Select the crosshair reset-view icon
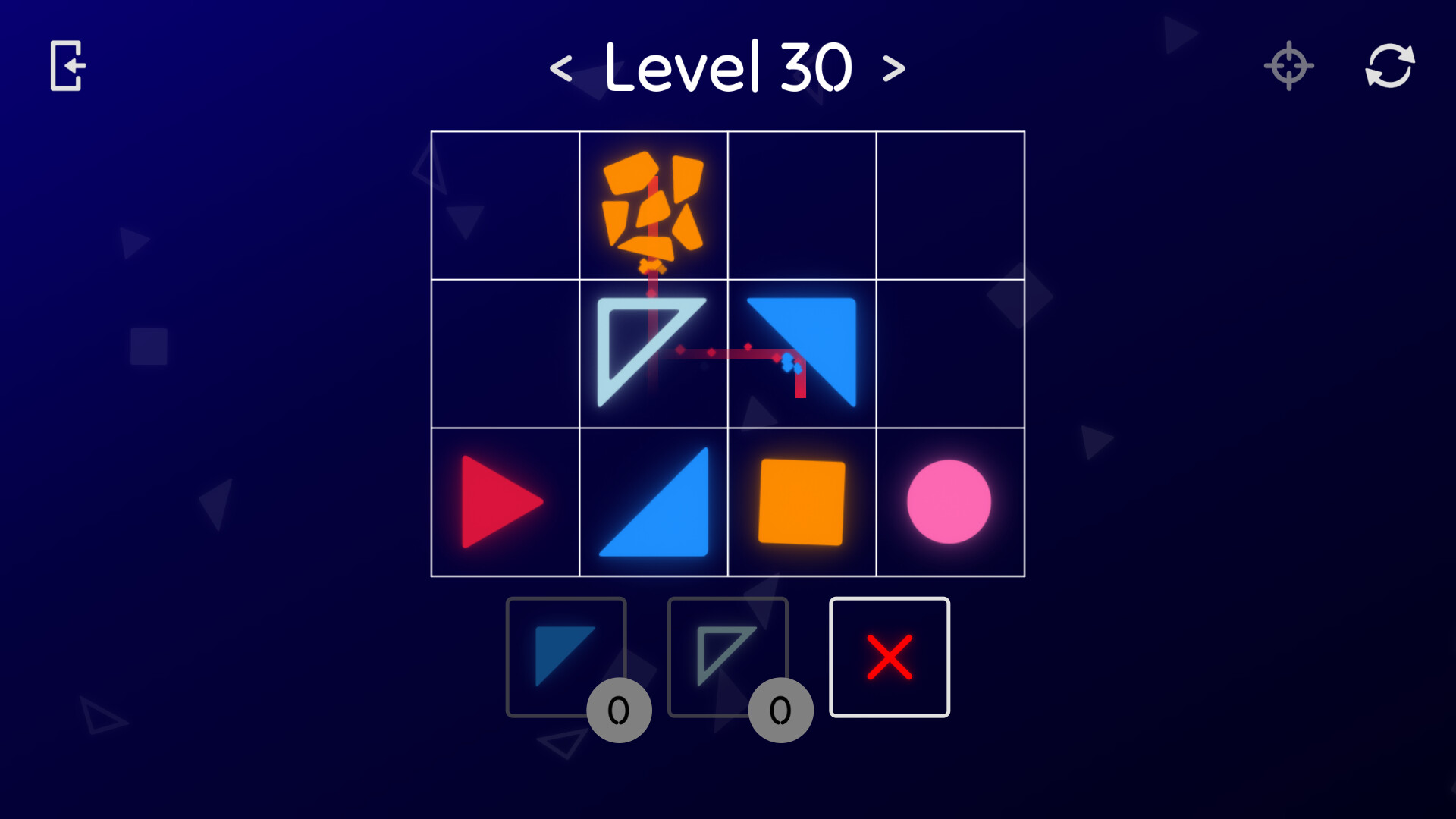The height and width of the screenshot is (819, 1456). pos(1288,65)
